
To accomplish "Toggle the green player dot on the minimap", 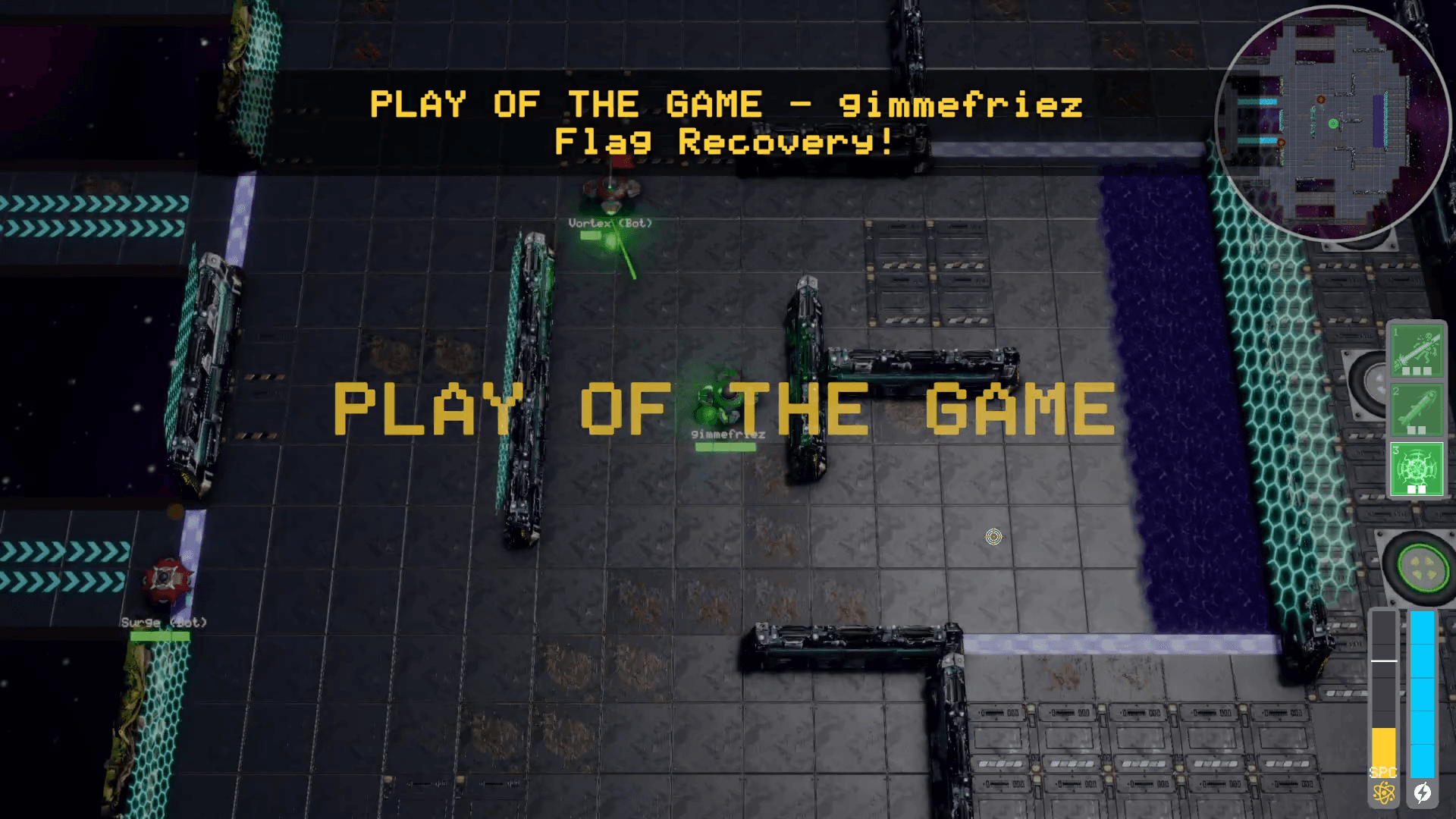I will 1333,124.
